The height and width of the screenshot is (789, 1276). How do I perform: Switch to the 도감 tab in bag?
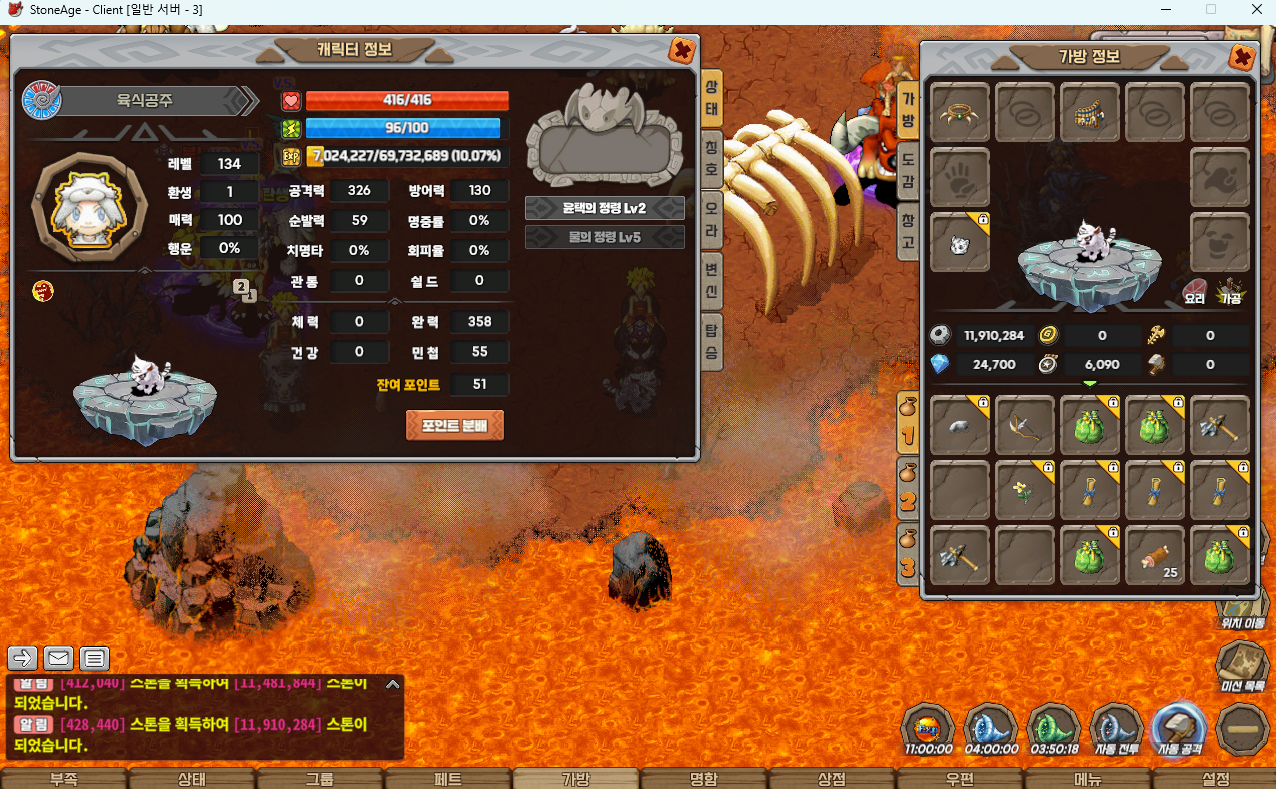tap(908, 170)
